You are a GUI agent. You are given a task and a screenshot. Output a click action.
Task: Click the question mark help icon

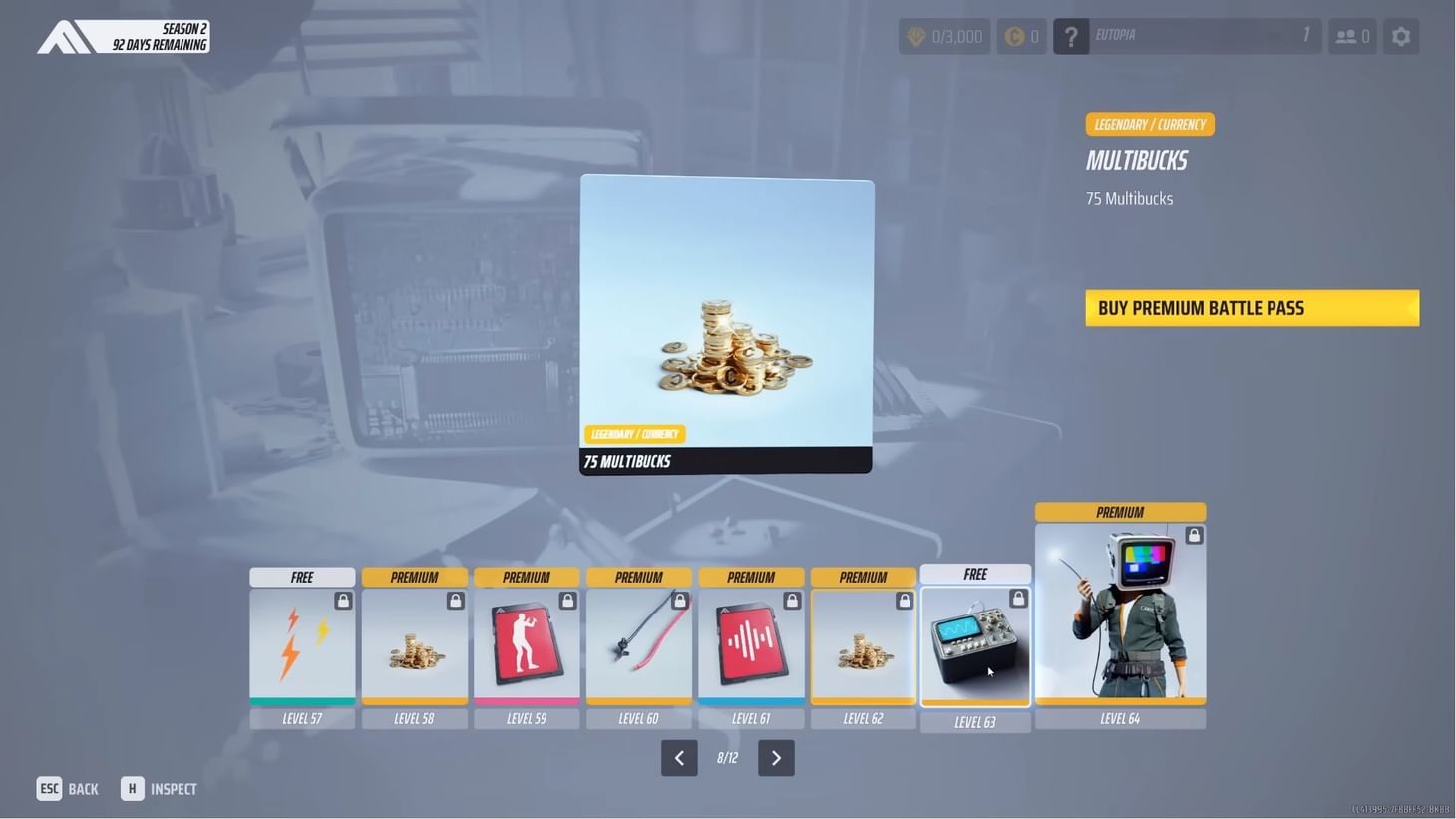click(1070, 36)
